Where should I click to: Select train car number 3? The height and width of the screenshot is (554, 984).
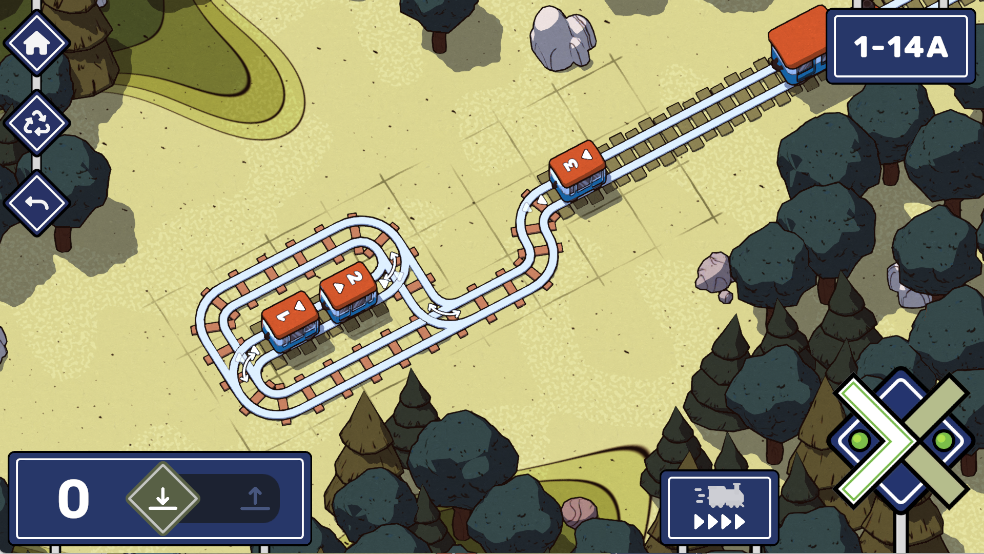point(577,170)
